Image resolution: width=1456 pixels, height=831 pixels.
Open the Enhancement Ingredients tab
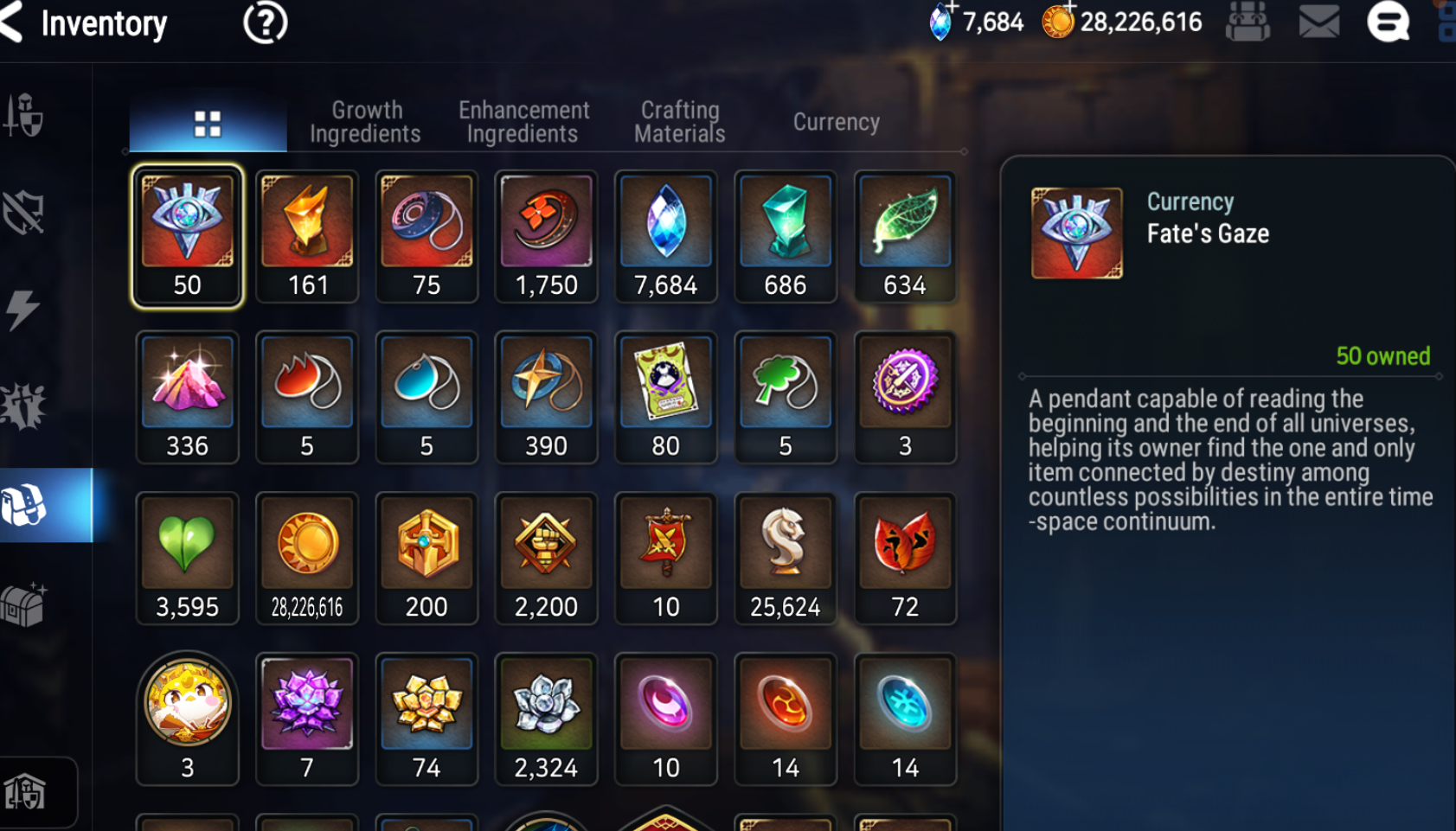[x=523, y=122]
